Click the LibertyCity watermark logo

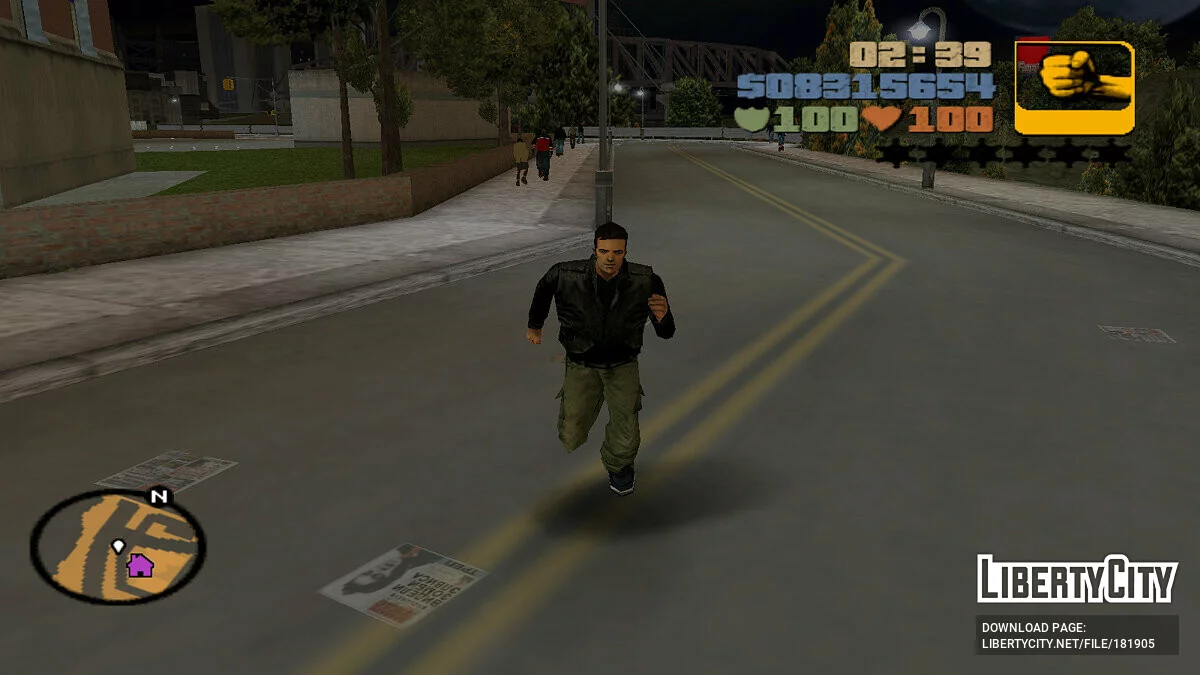point(1076,579)
